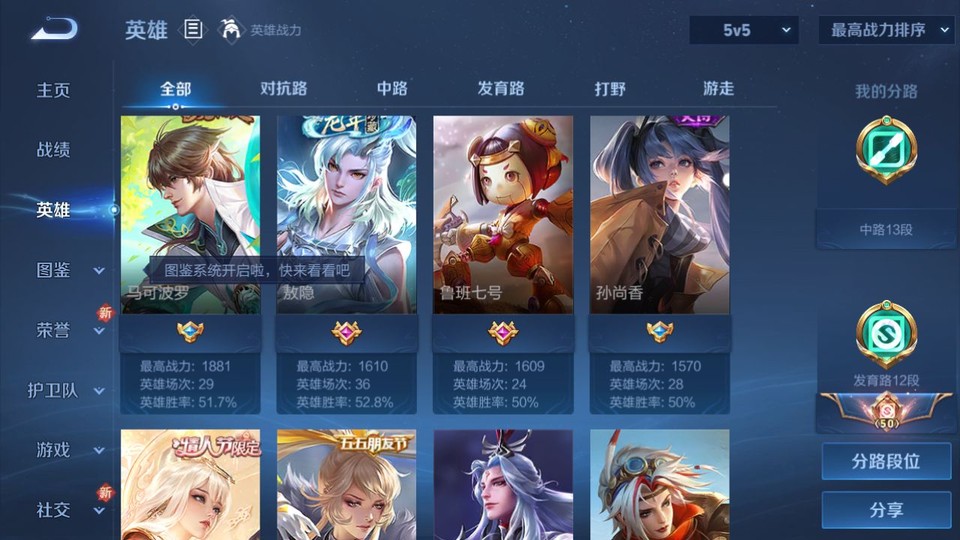Open the 5v5 mode dropdown

pyautogui.click(x=744, y=30)
